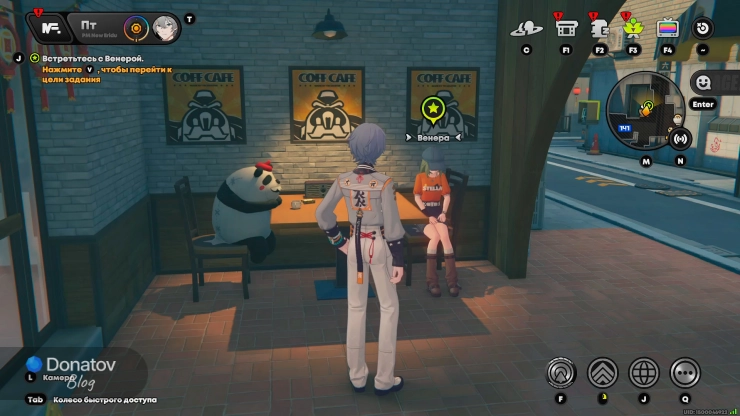Viewport: 740px width, 416px height.
Task: Open the three-dots quick access button
Action: [685, 372]
